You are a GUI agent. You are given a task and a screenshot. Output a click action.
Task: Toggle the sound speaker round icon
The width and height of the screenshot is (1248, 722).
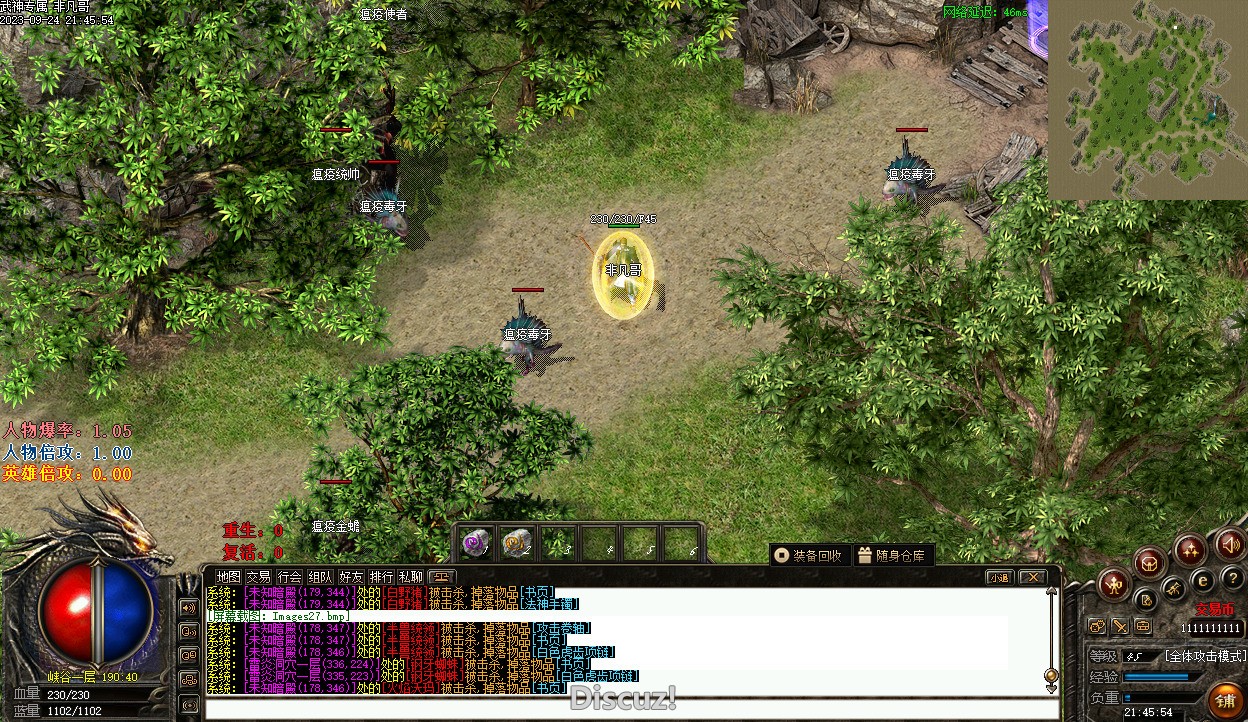1230,545
